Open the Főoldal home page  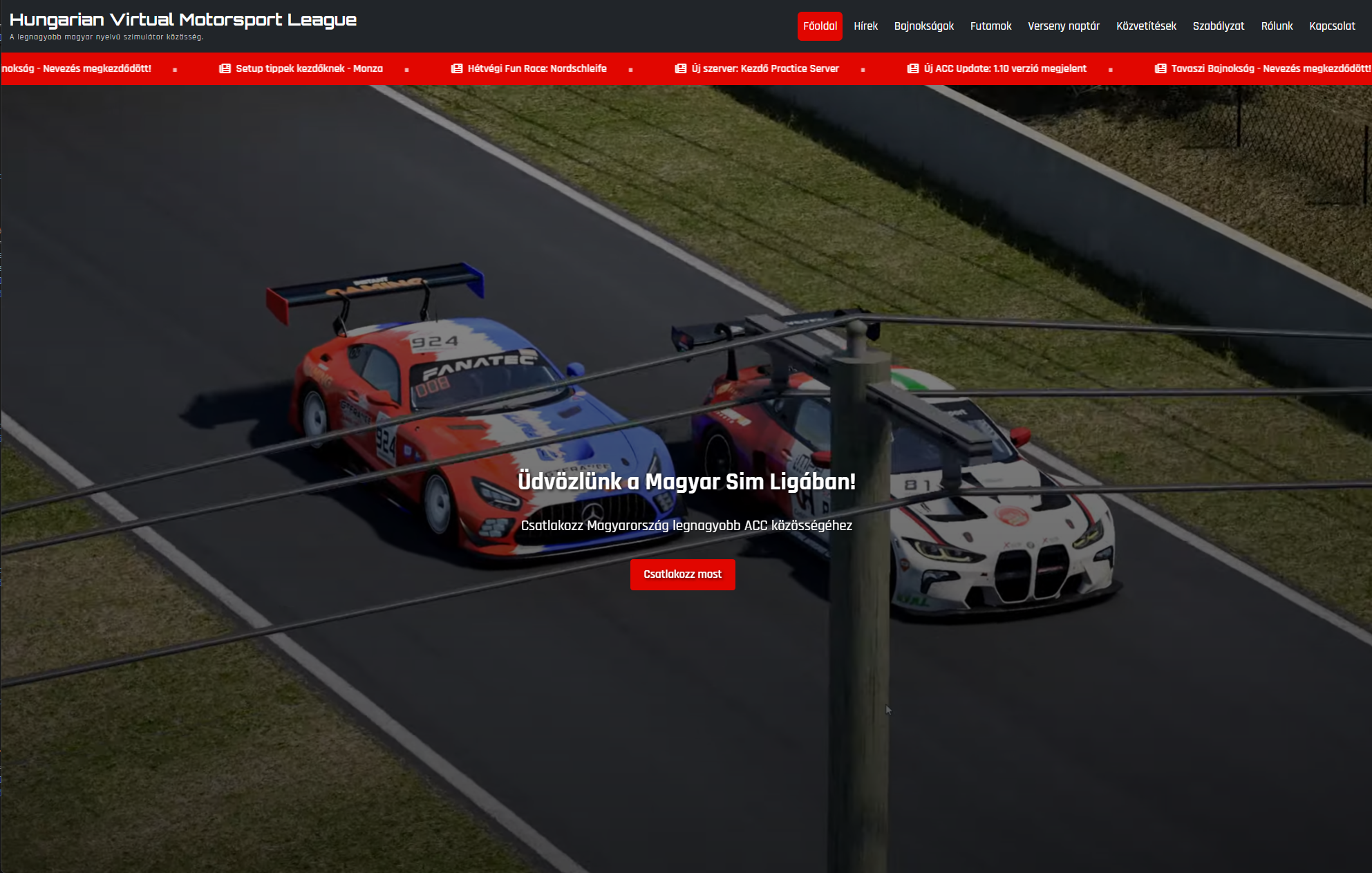click(x=820, y=26)
